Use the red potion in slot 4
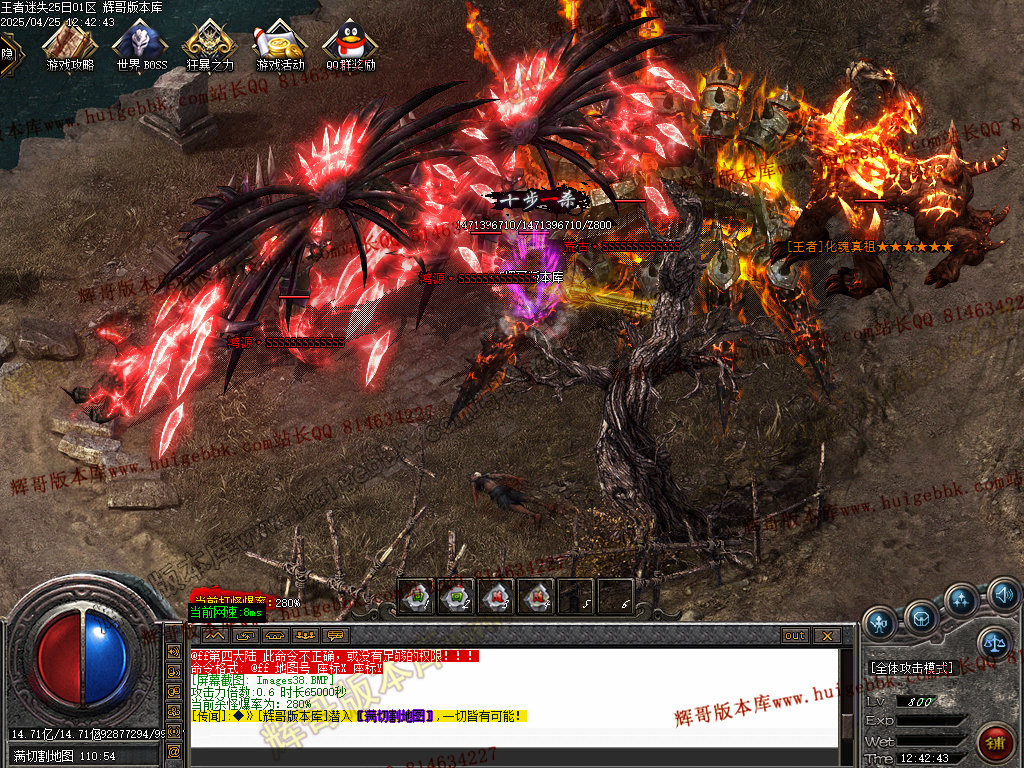Viewport: 1024px width, 768px height. point(536,597)
